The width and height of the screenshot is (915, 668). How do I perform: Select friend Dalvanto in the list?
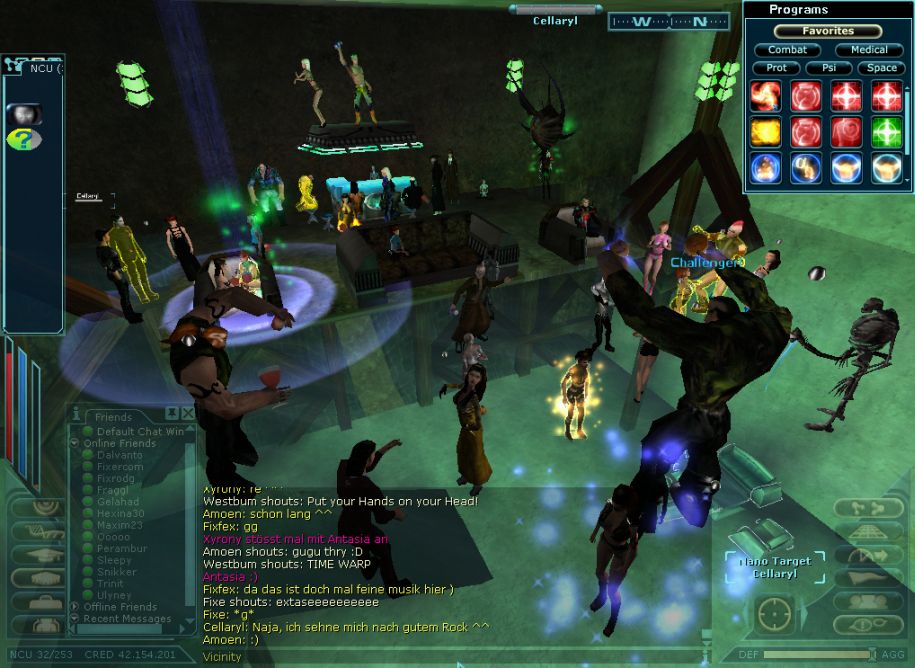tap(119, 455)
